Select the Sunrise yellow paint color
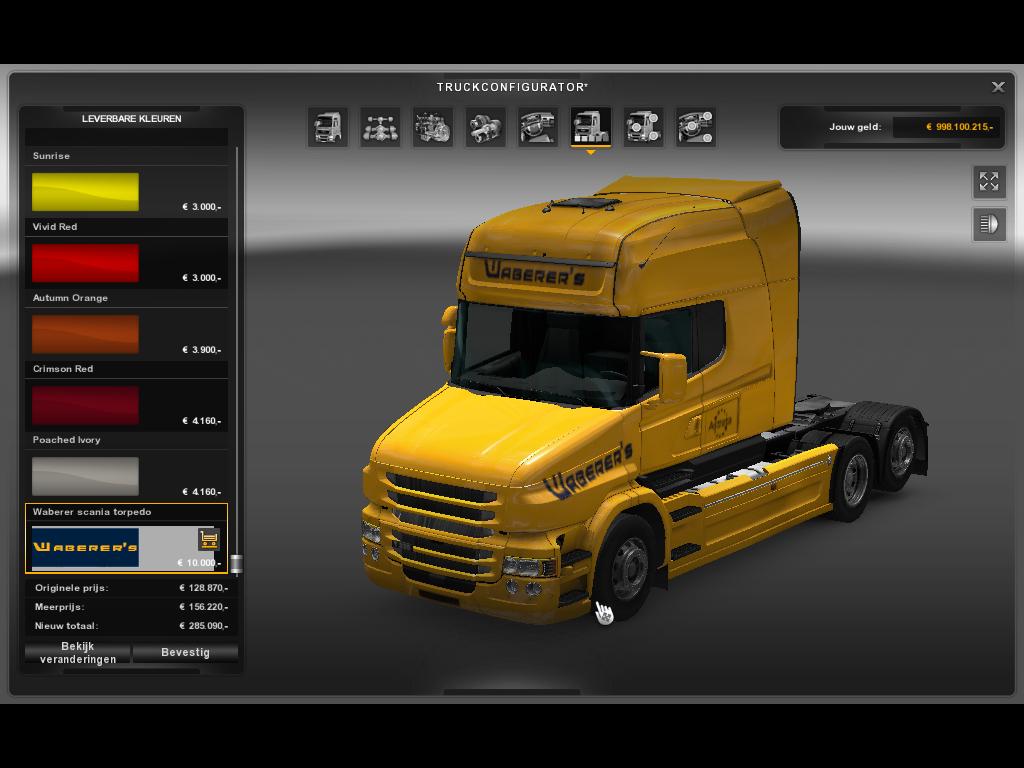This screenshot has height=768, width=1024. 85,191
